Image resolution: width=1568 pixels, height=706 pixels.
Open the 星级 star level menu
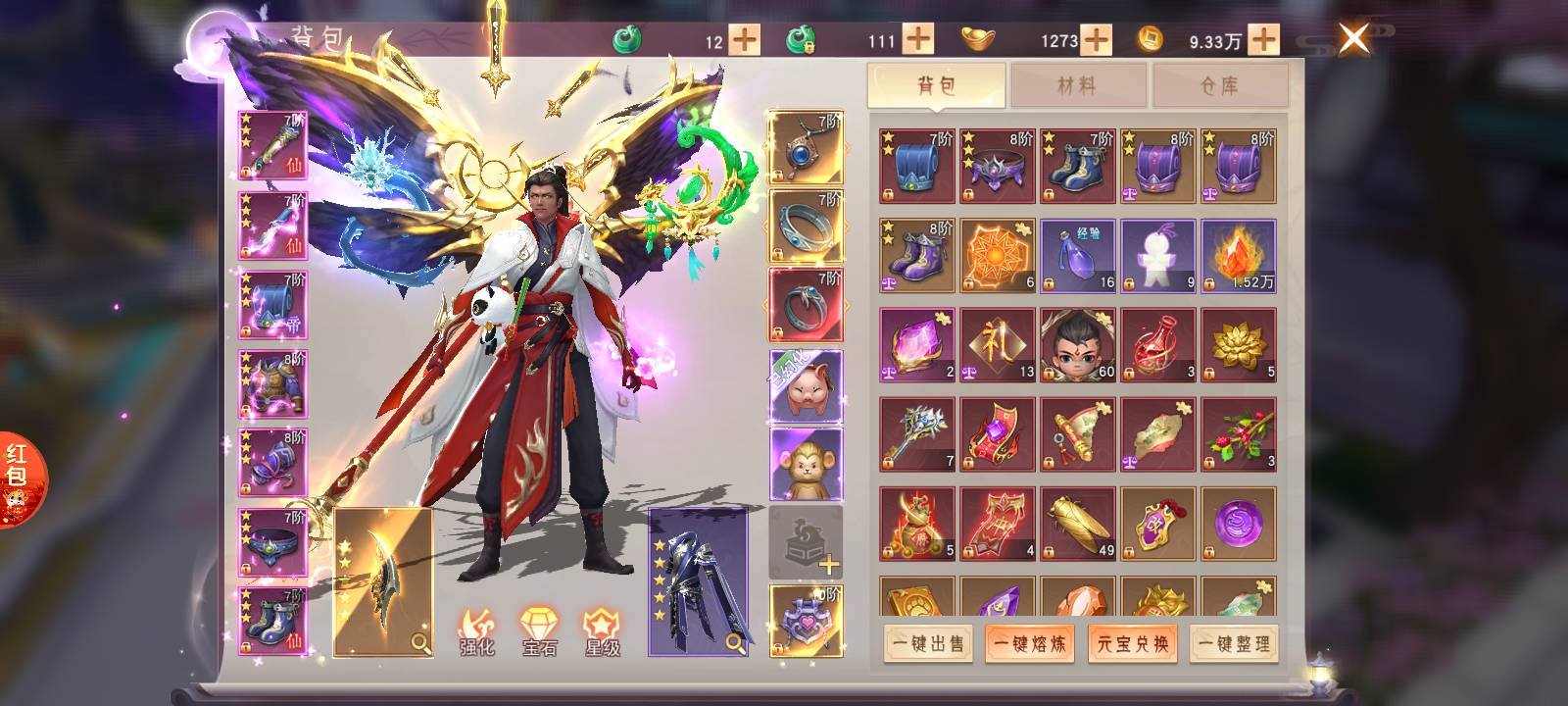(x=602, y=632)
